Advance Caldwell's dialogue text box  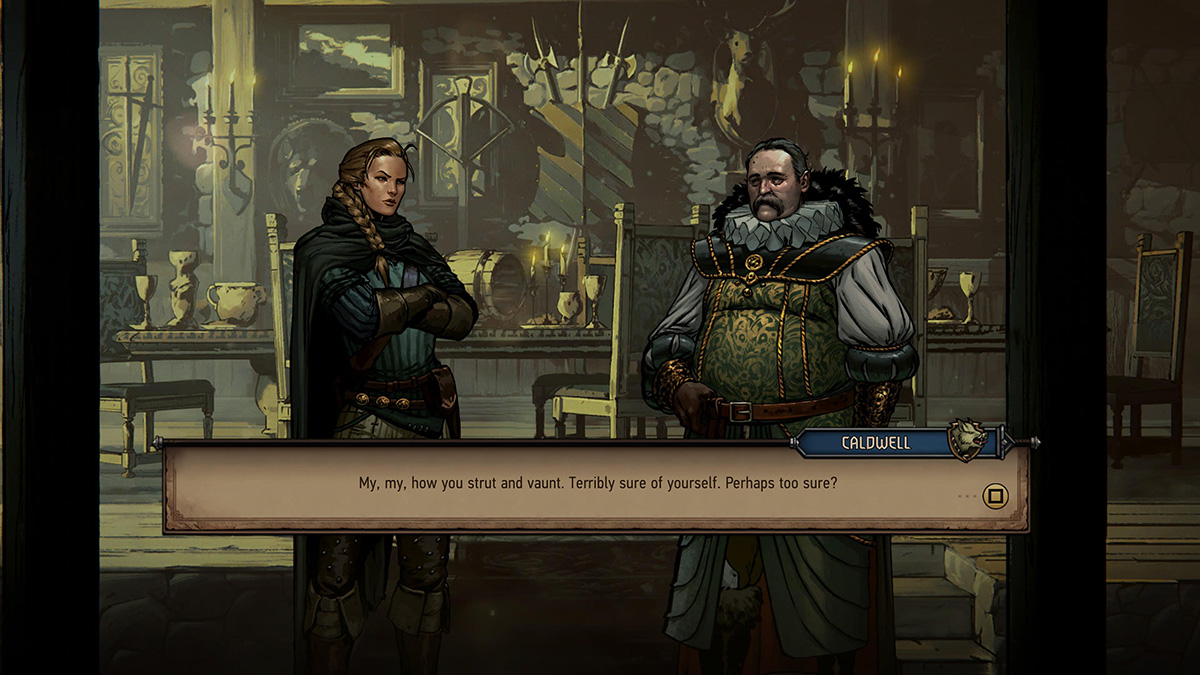(x=995, y=496)
